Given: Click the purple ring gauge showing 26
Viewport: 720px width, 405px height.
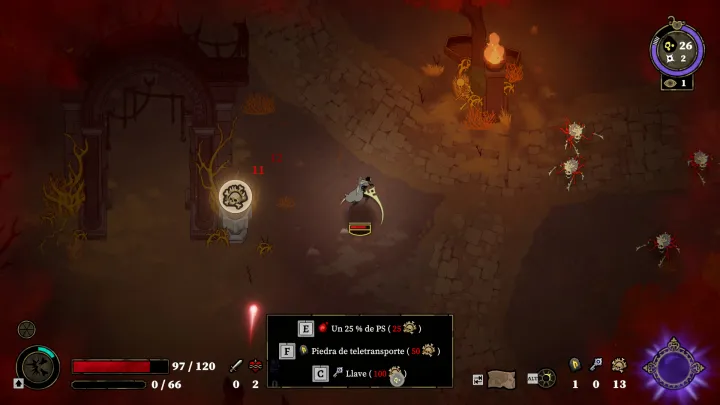Looking at the screenshot, I should [676, 50].
